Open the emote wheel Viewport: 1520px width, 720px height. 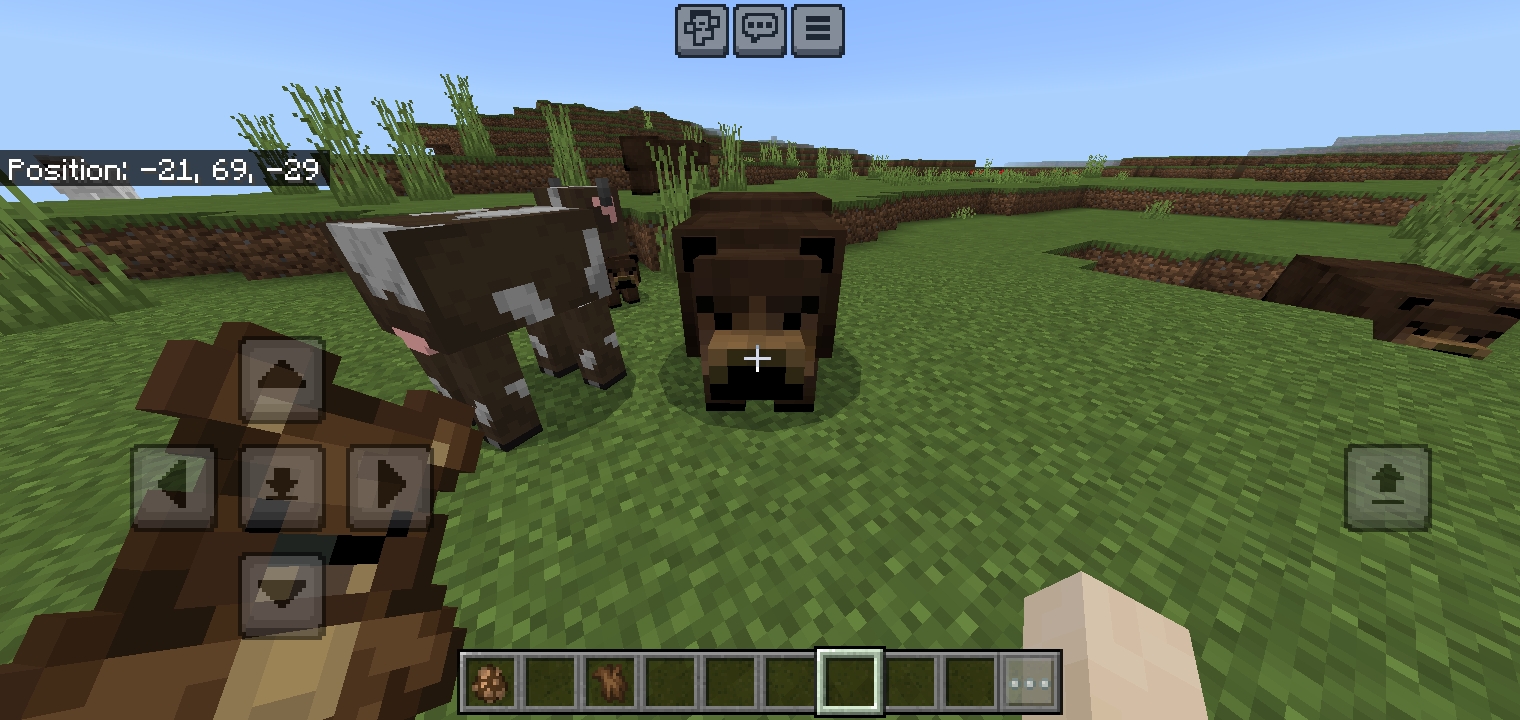click(x=703, y=29)
